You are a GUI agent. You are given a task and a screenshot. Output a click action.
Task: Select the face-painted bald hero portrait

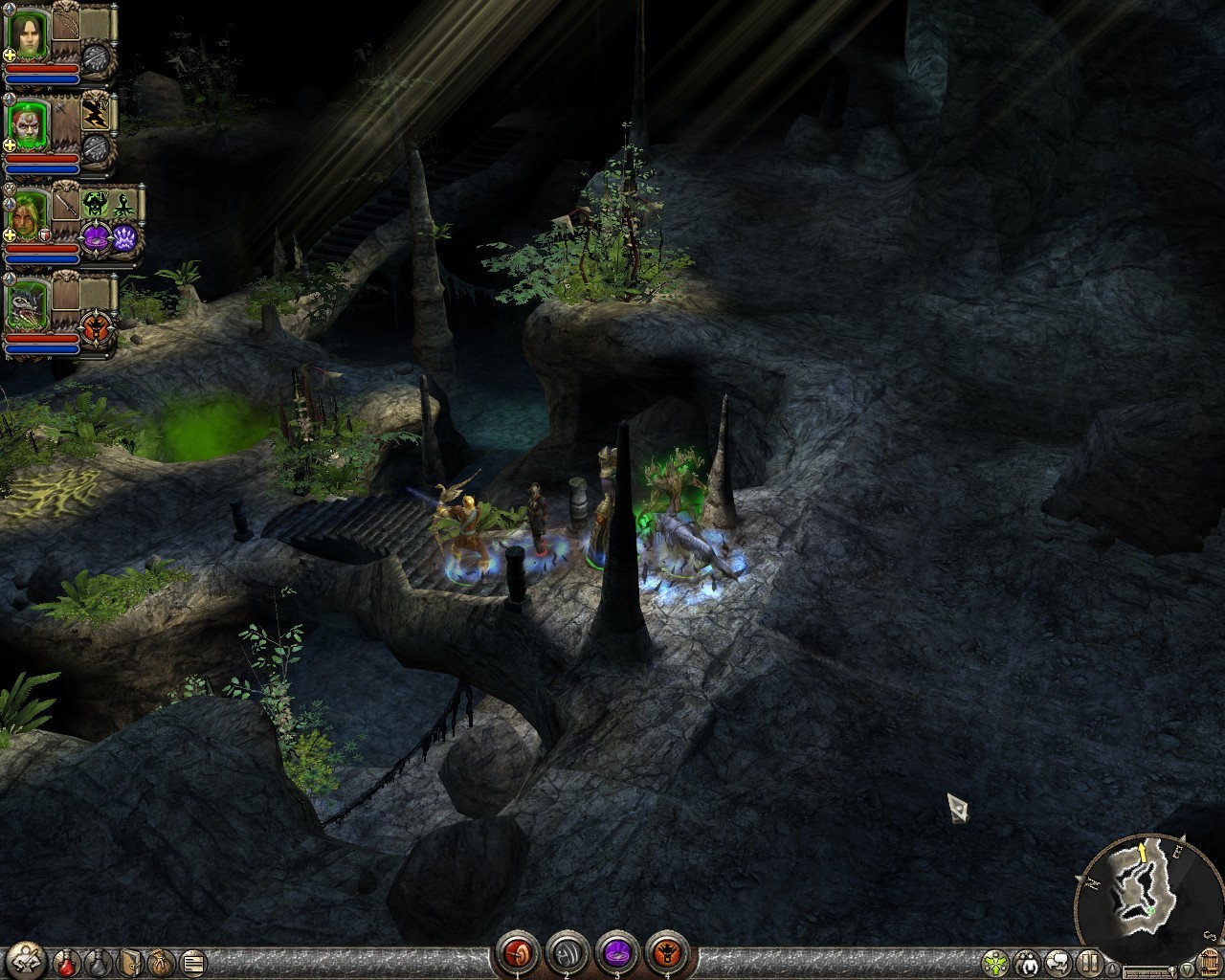point(28,124)
